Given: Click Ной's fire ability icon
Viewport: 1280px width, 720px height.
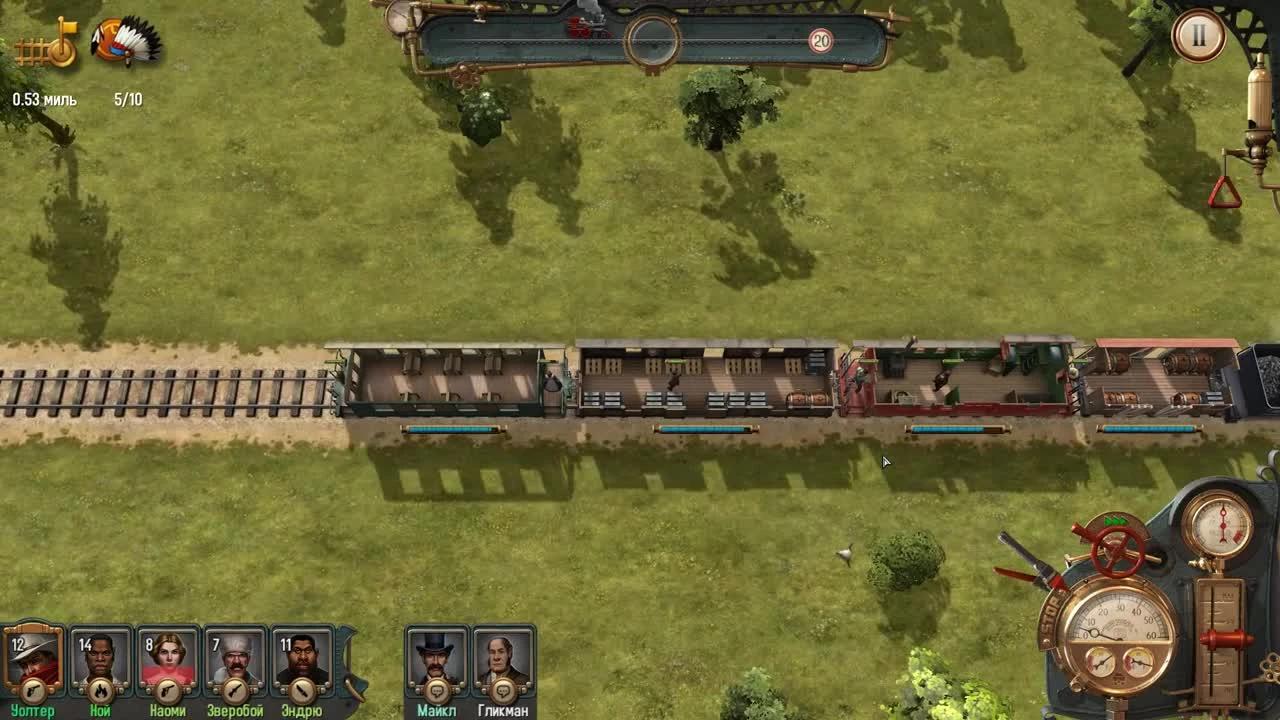Looking at the screenshot, I should pos(102,690).
